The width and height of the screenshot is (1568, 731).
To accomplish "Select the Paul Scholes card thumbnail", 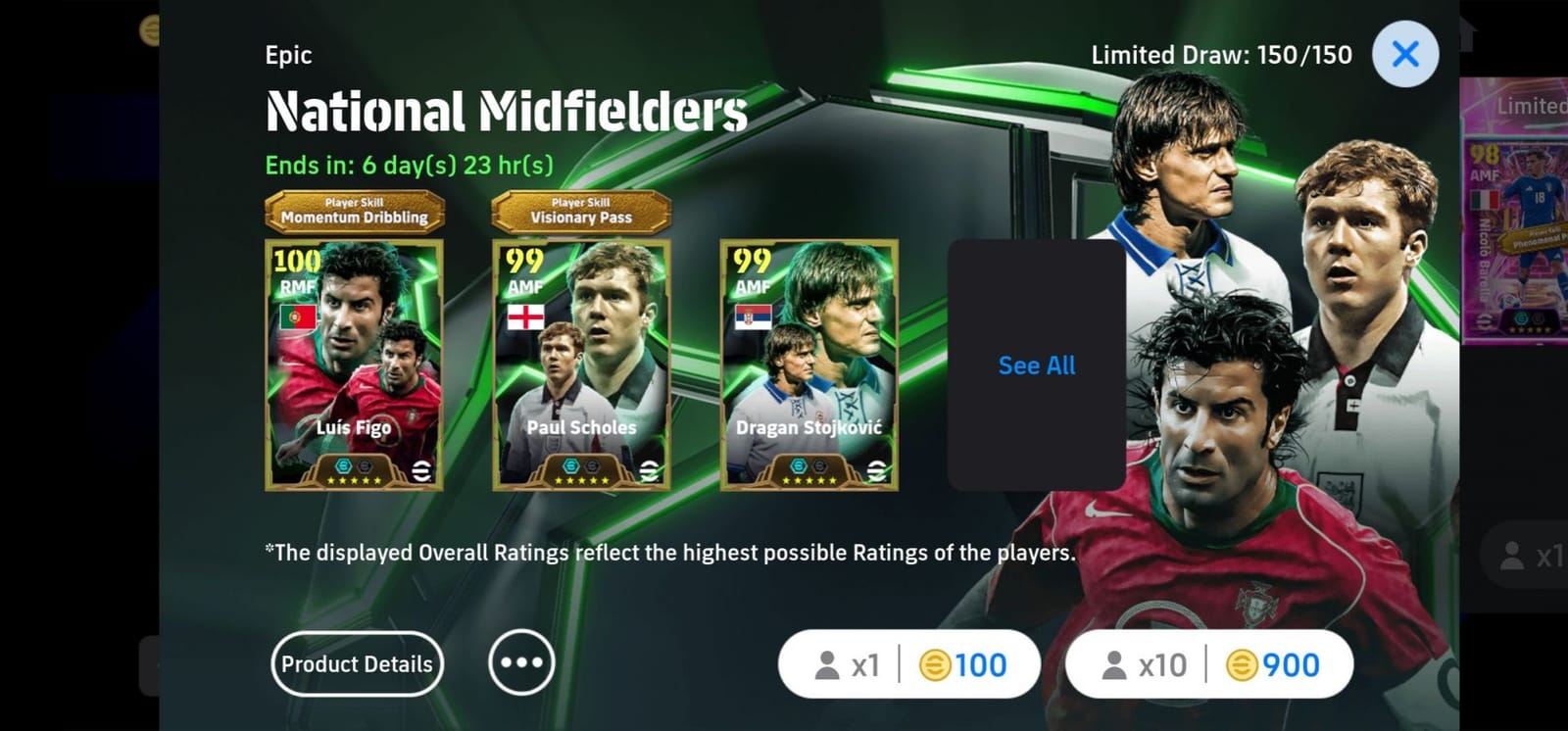I will [x=580, y=363].
